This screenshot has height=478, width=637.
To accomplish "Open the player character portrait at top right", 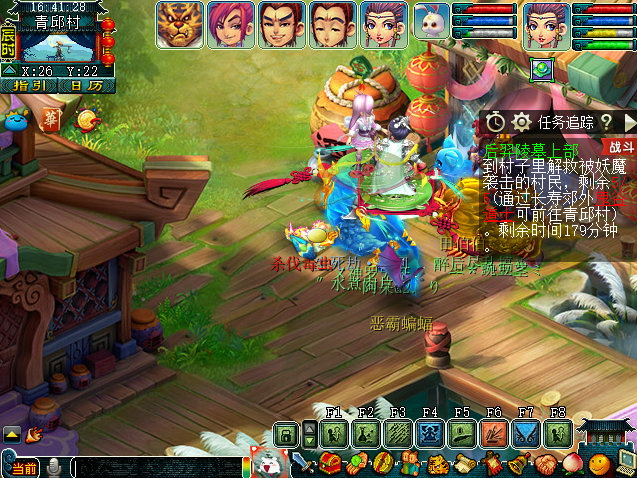I will [545, 24].
